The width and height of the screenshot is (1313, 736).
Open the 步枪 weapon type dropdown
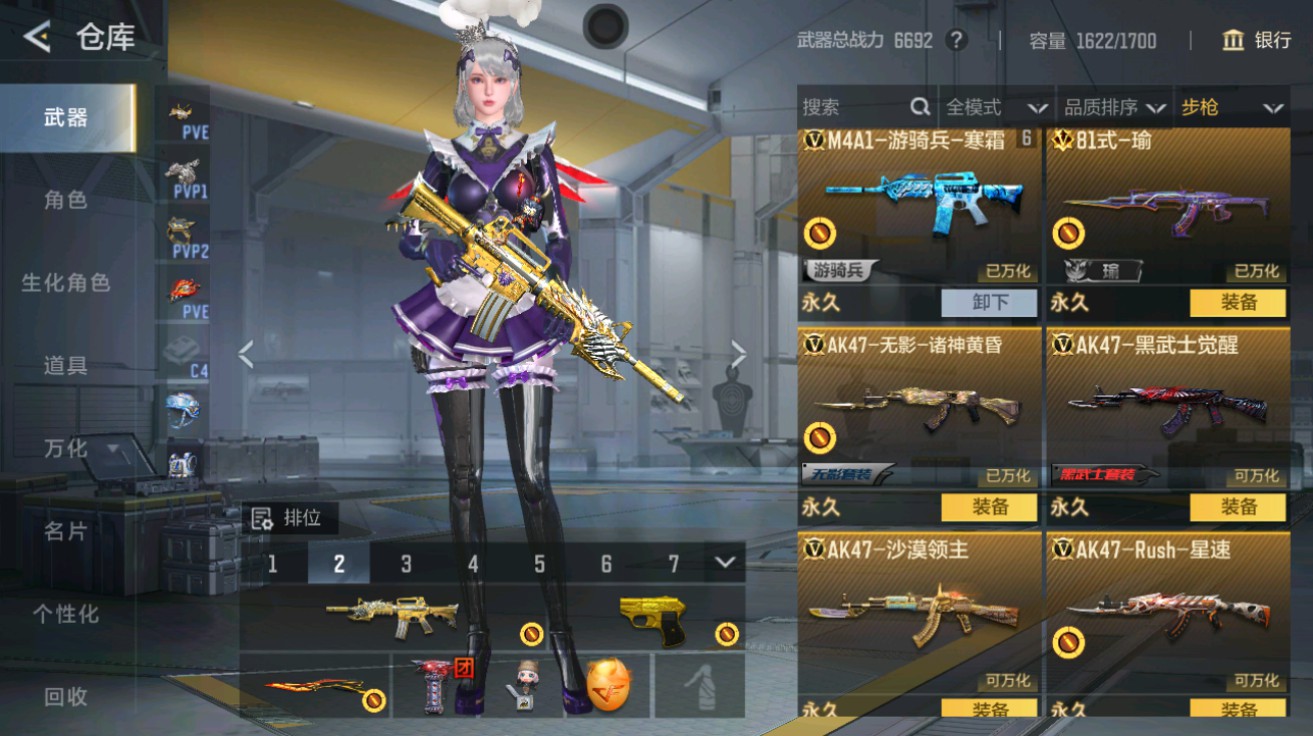tap(1232, 107)
